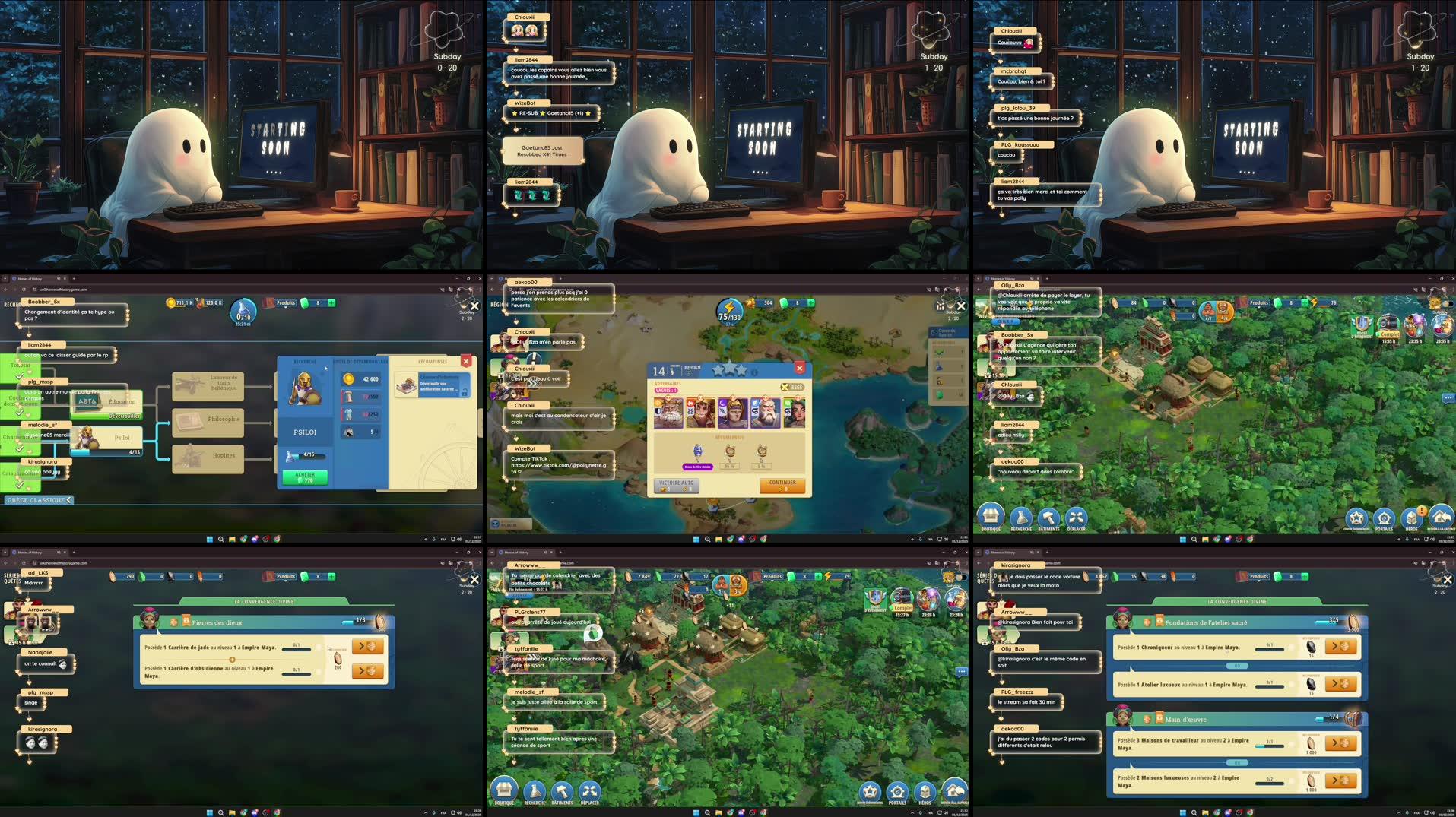Collapse the Grèce Classique section chevron
This screenshot has height=817, width=1456.
70,499
